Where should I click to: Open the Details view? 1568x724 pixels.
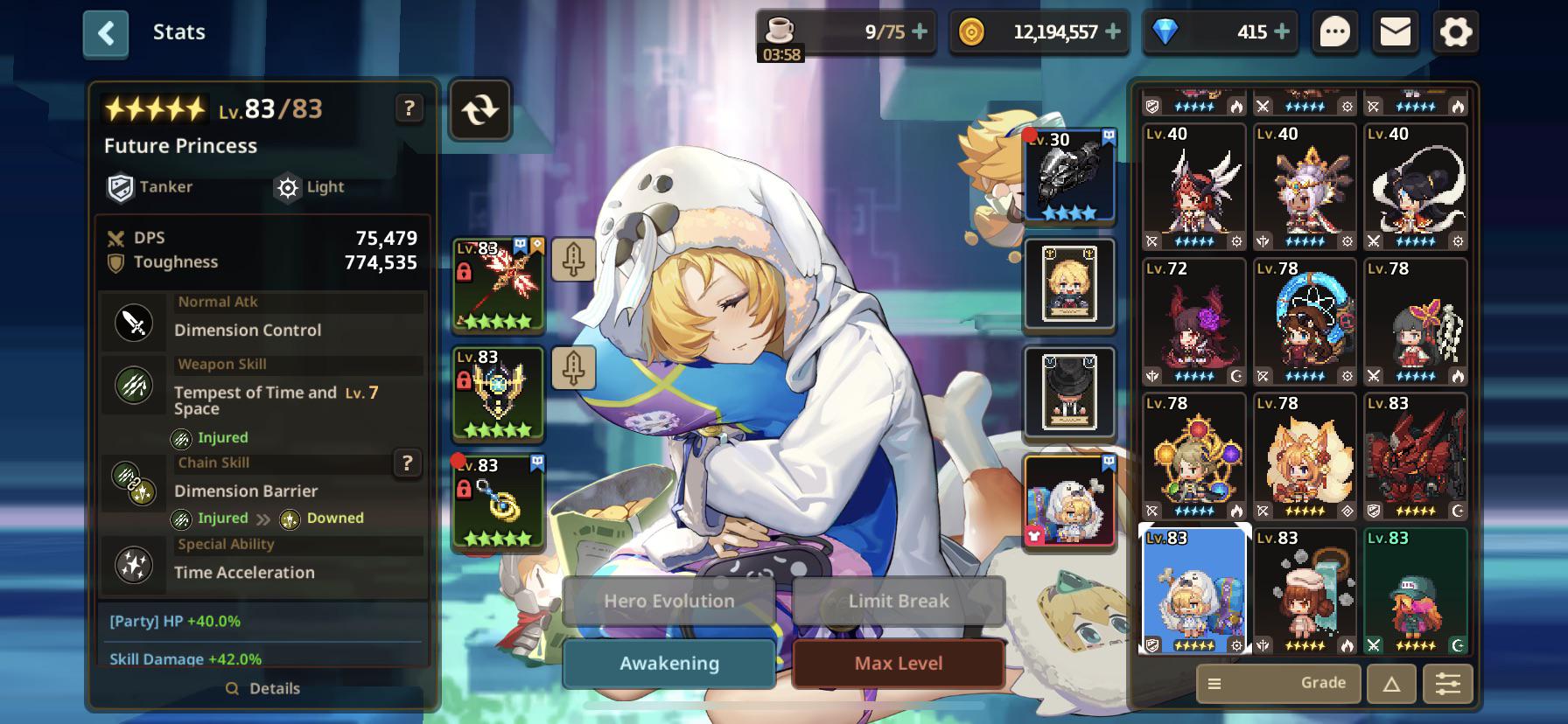tap(262, 688)
